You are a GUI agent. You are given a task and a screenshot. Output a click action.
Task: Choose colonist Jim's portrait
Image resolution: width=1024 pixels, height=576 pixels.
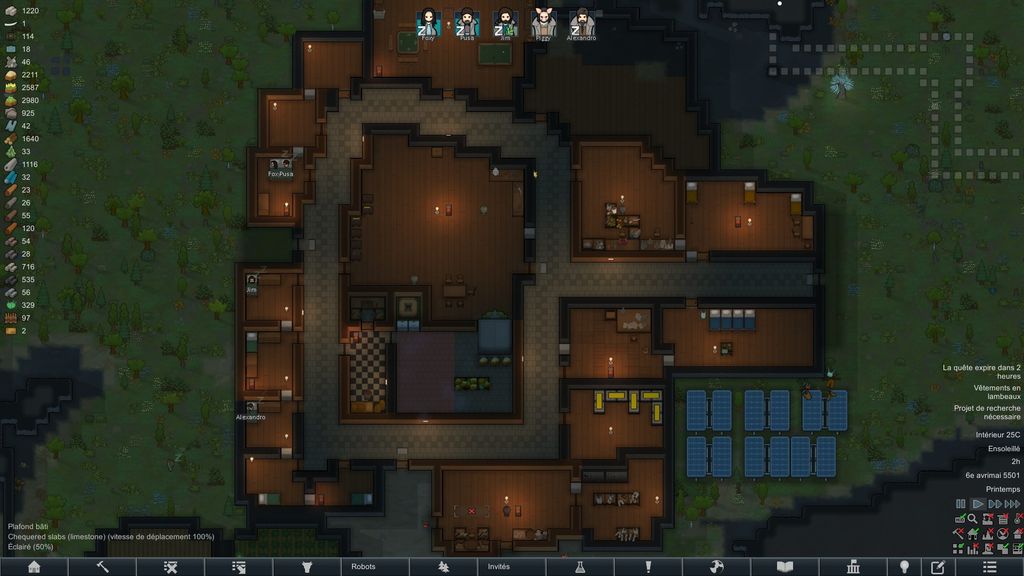[505, 23]
